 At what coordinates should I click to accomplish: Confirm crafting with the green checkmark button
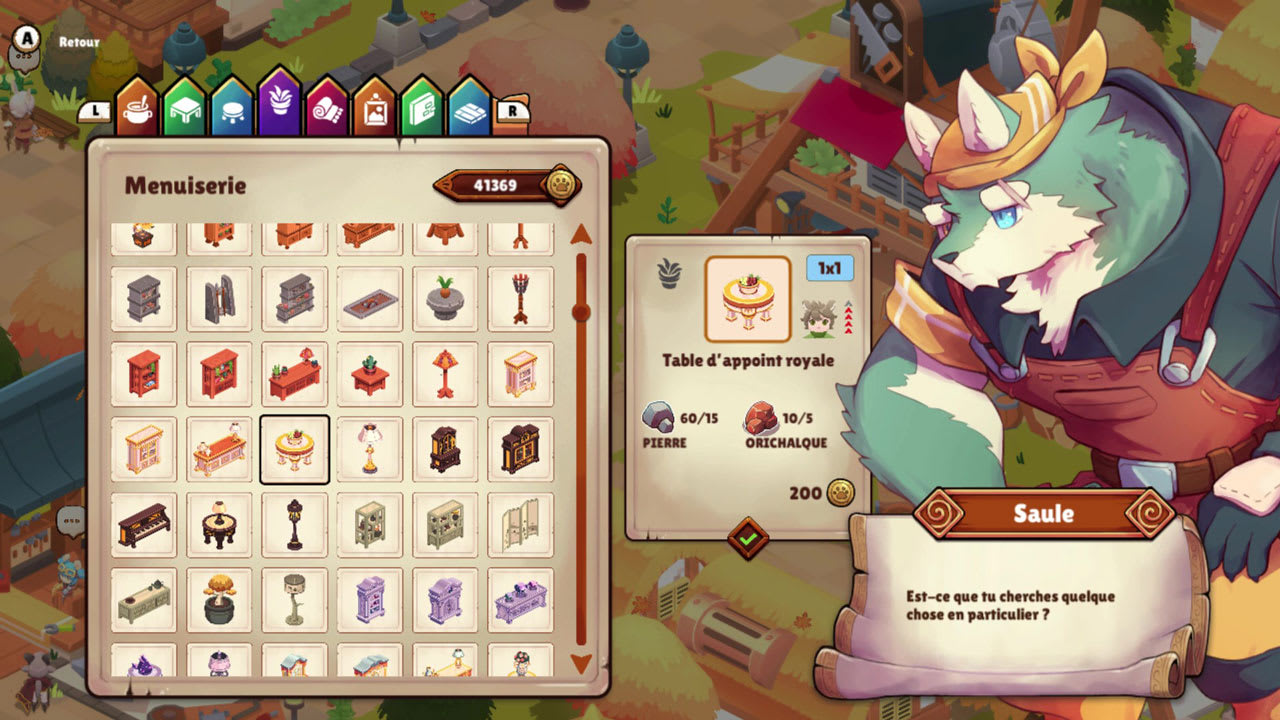(x=748, y=538)
